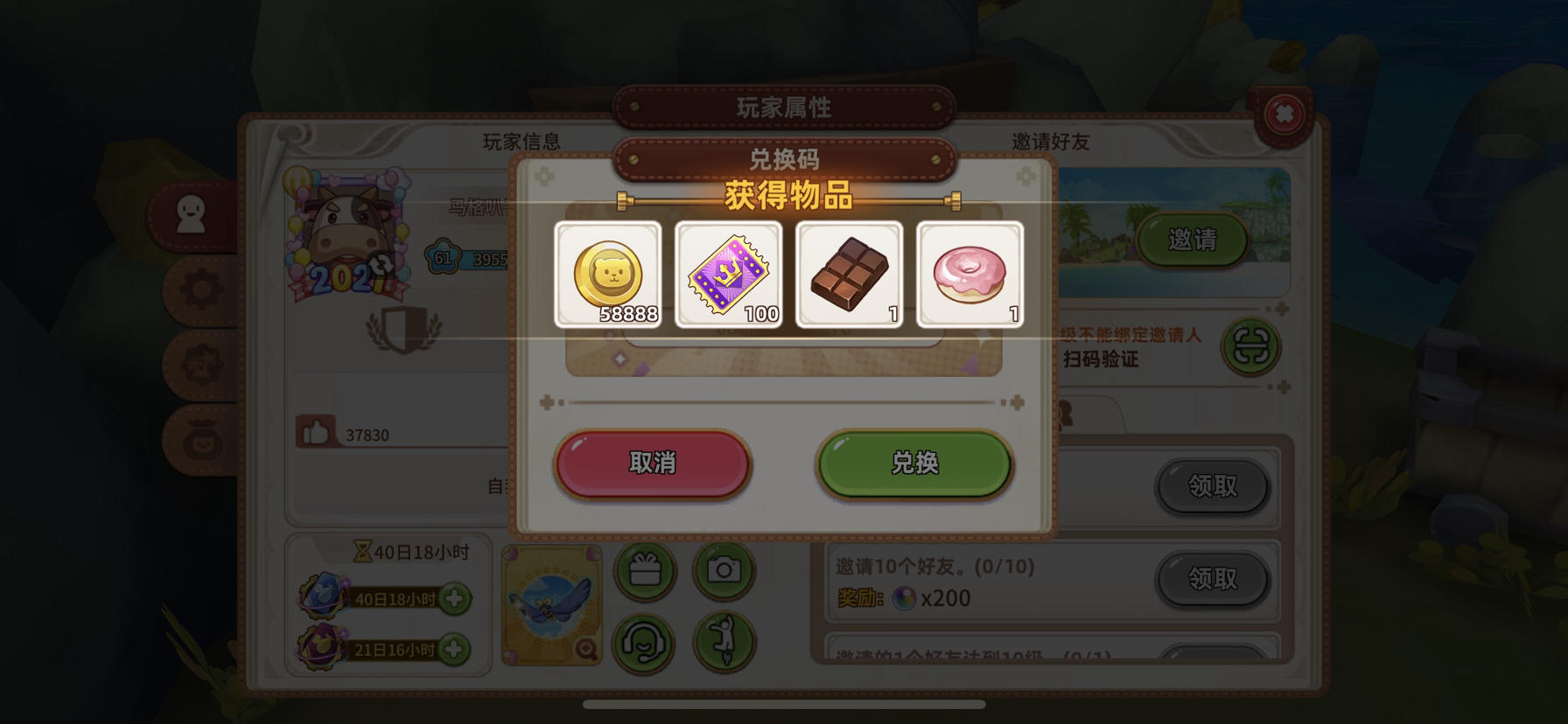Claim the 邀请10个好友 reward via 领取

point(1213,579)
